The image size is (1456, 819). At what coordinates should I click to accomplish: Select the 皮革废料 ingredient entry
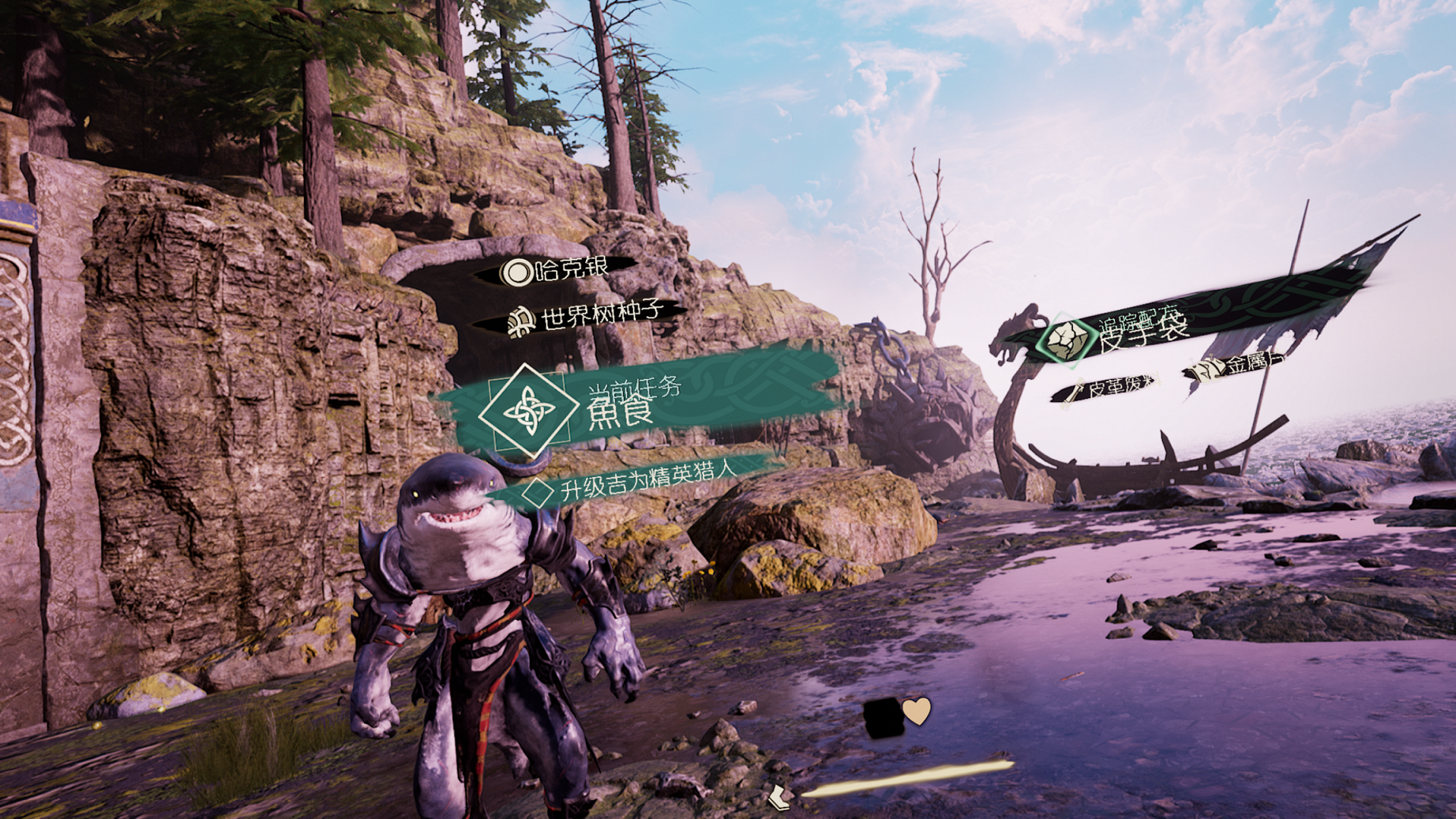pyautogui.click(x=1109, y=388)
